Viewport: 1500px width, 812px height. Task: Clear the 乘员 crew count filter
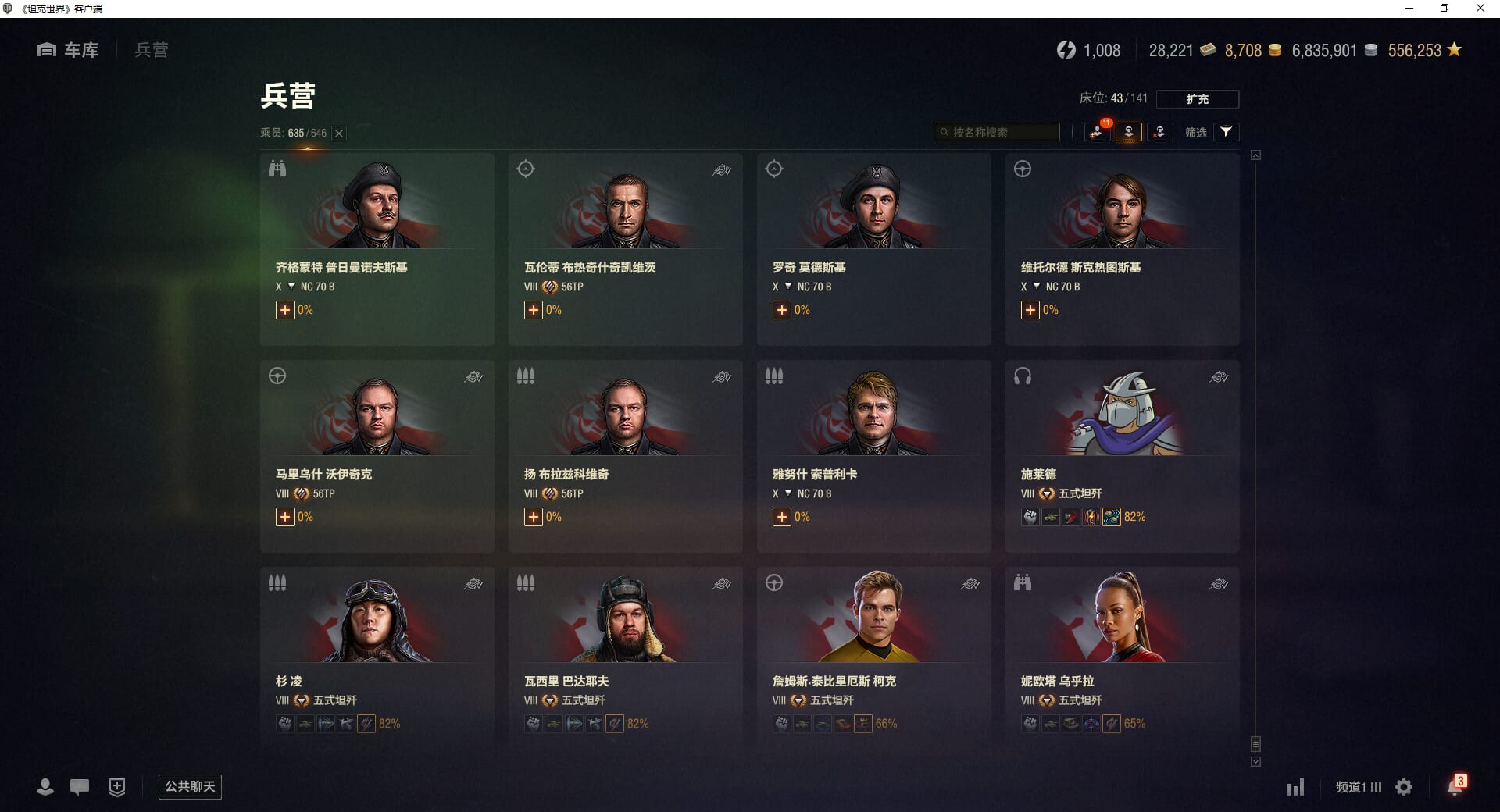click(339, 134)
